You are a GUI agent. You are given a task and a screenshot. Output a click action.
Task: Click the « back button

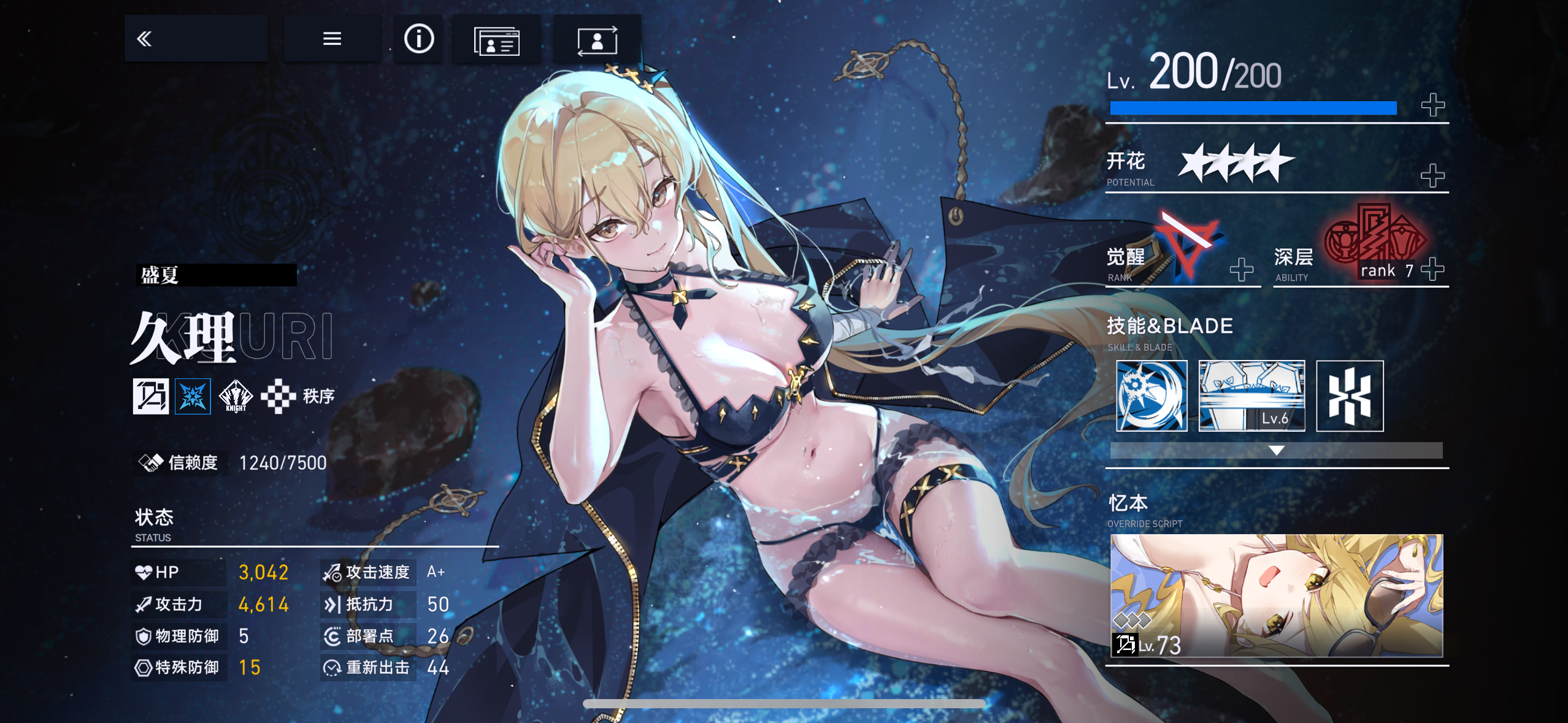pyautogui.click(x=145, y=37)
